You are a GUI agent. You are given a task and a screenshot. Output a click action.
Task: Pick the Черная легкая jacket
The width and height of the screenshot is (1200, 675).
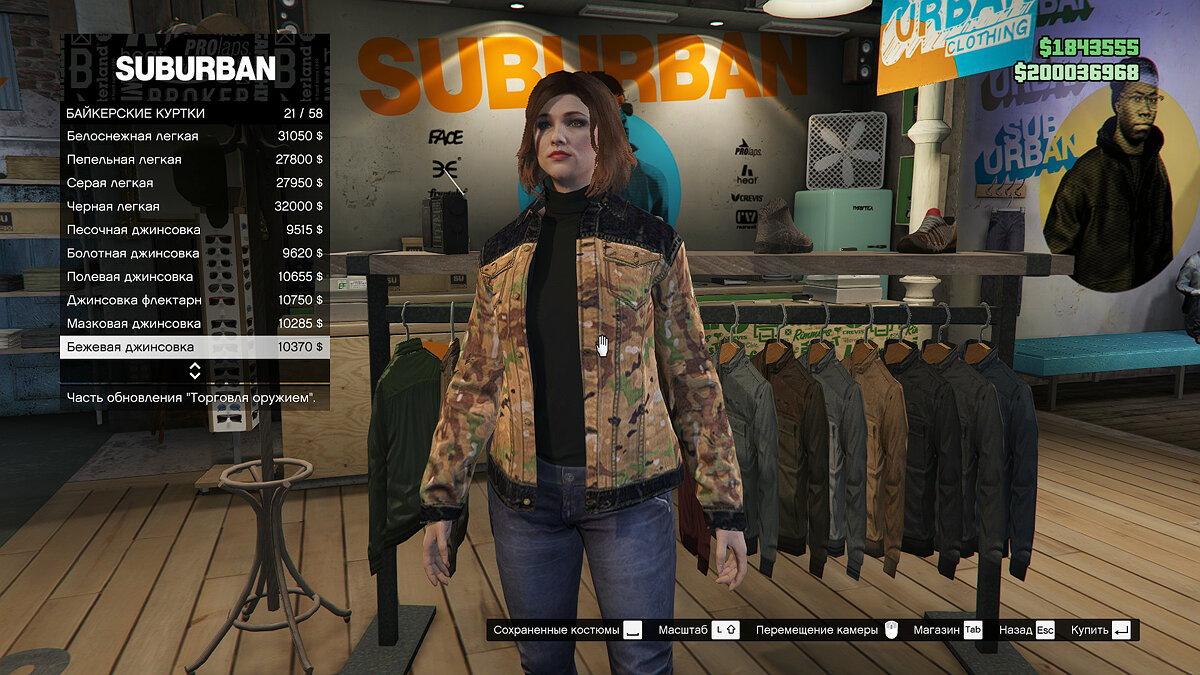point(194,206)
